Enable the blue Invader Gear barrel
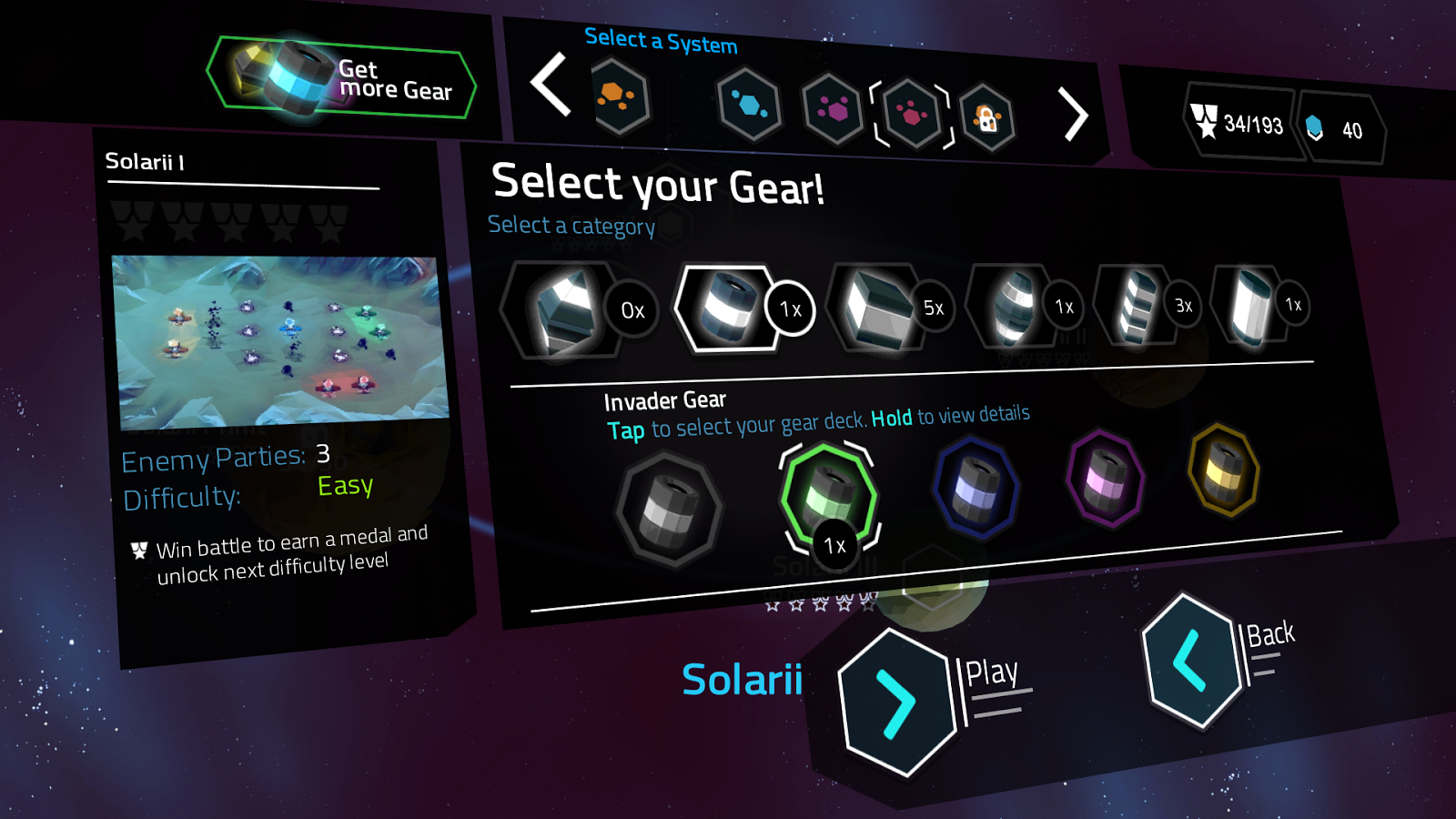Screen dimensions: 1456x819 976,485
